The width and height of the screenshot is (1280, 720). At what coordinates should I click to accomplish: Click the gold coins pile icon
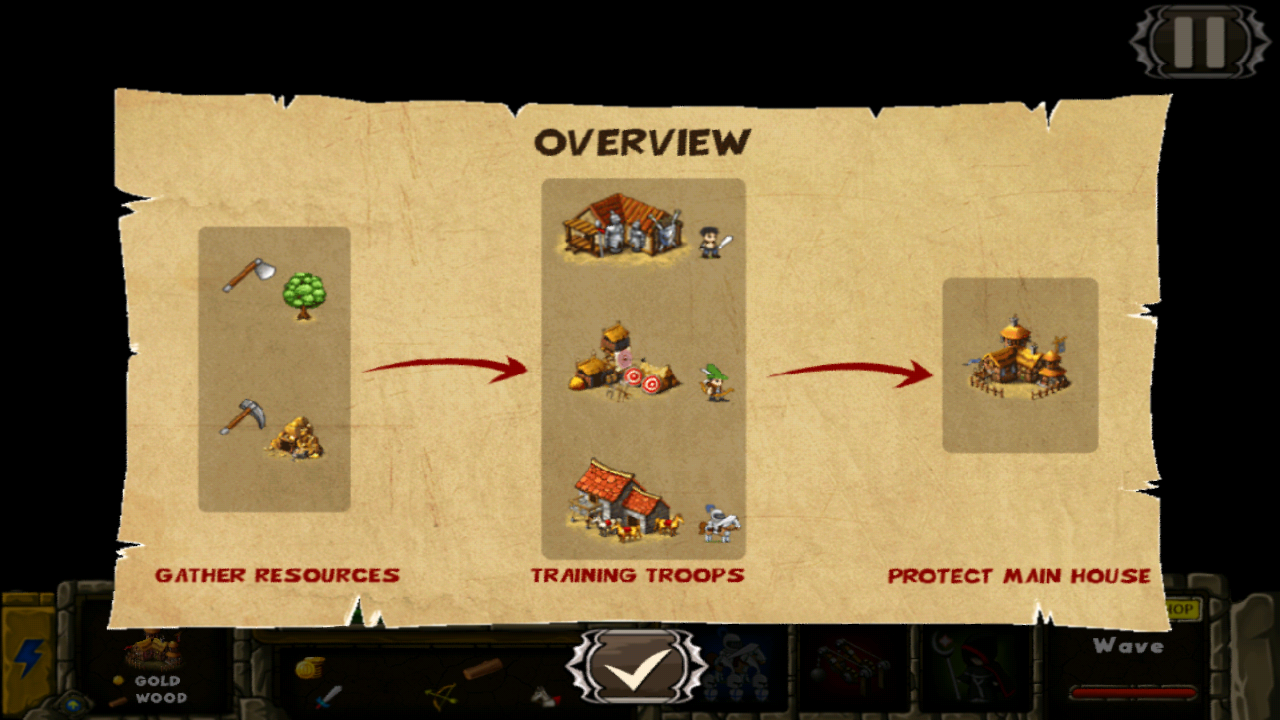[x=308, y=668]
